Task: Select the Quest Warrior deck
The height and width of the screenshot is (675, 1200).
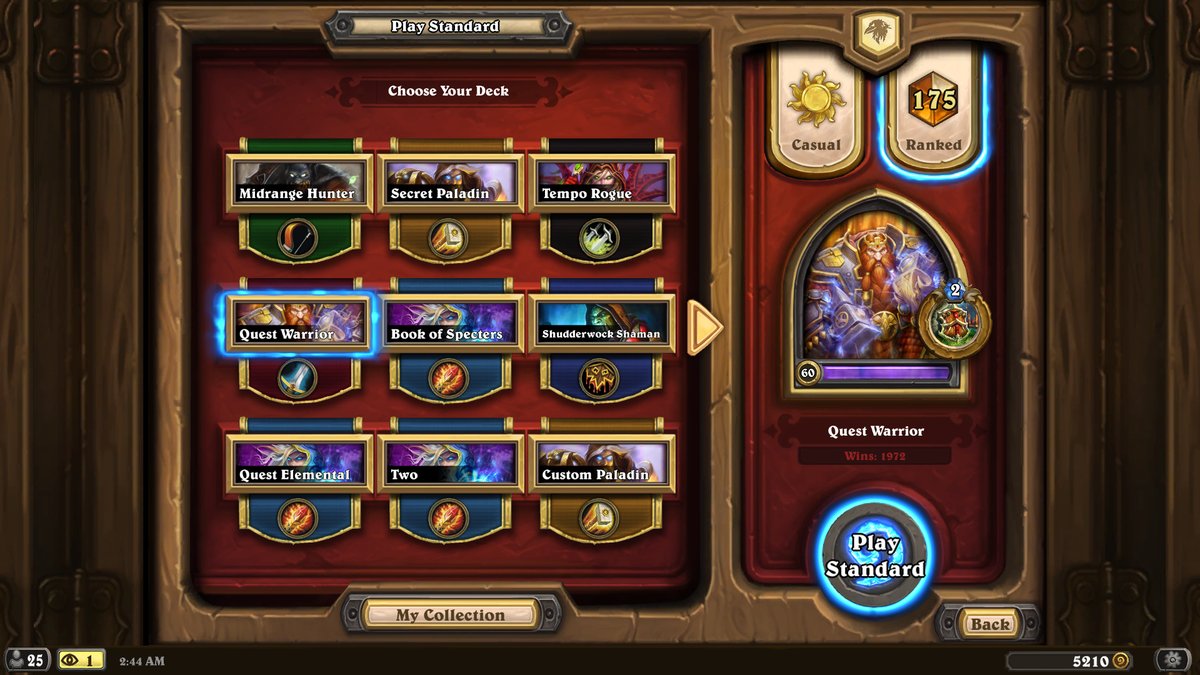Action: point(299,324)
